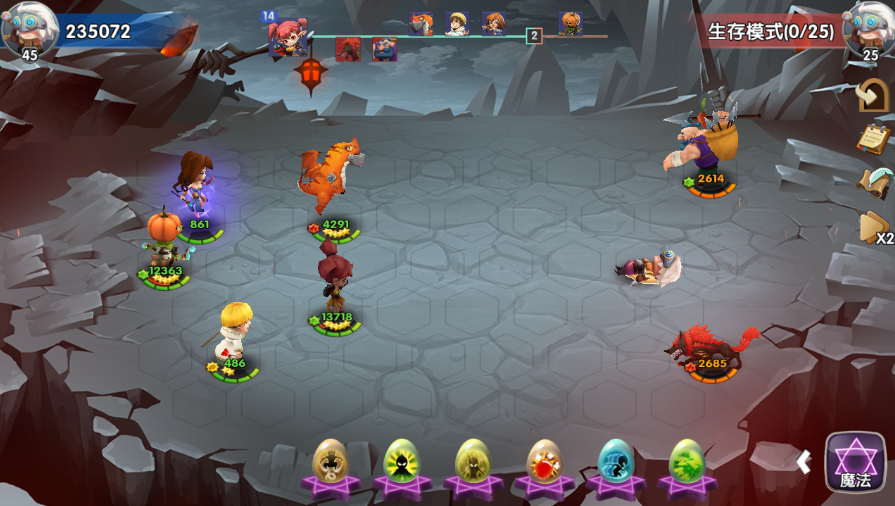Select the blonde girl turn-order portrait

(x=457, y=24)
